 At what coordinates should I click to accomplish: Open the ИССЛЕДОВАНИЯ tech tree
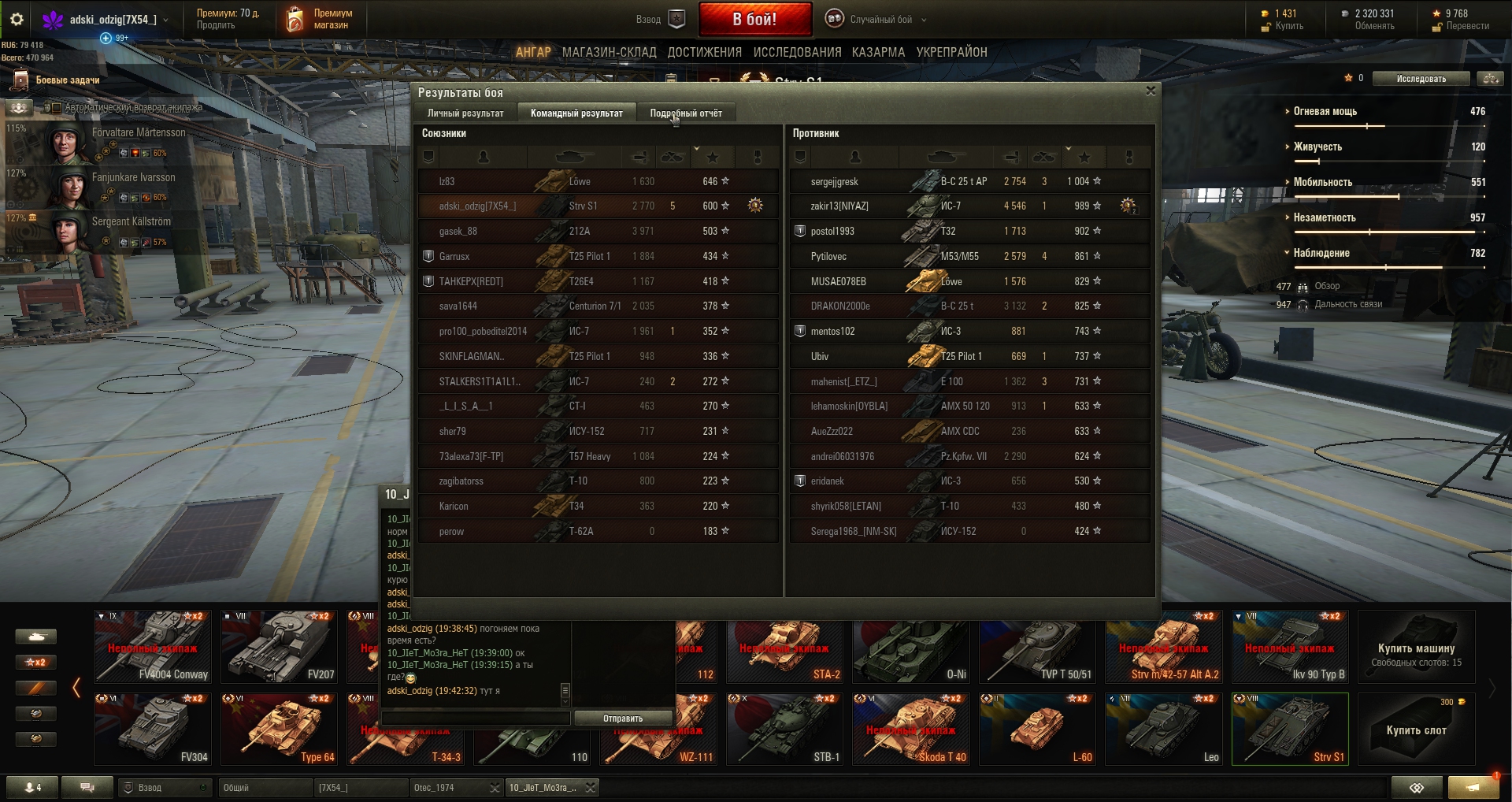tap(797, 52)
